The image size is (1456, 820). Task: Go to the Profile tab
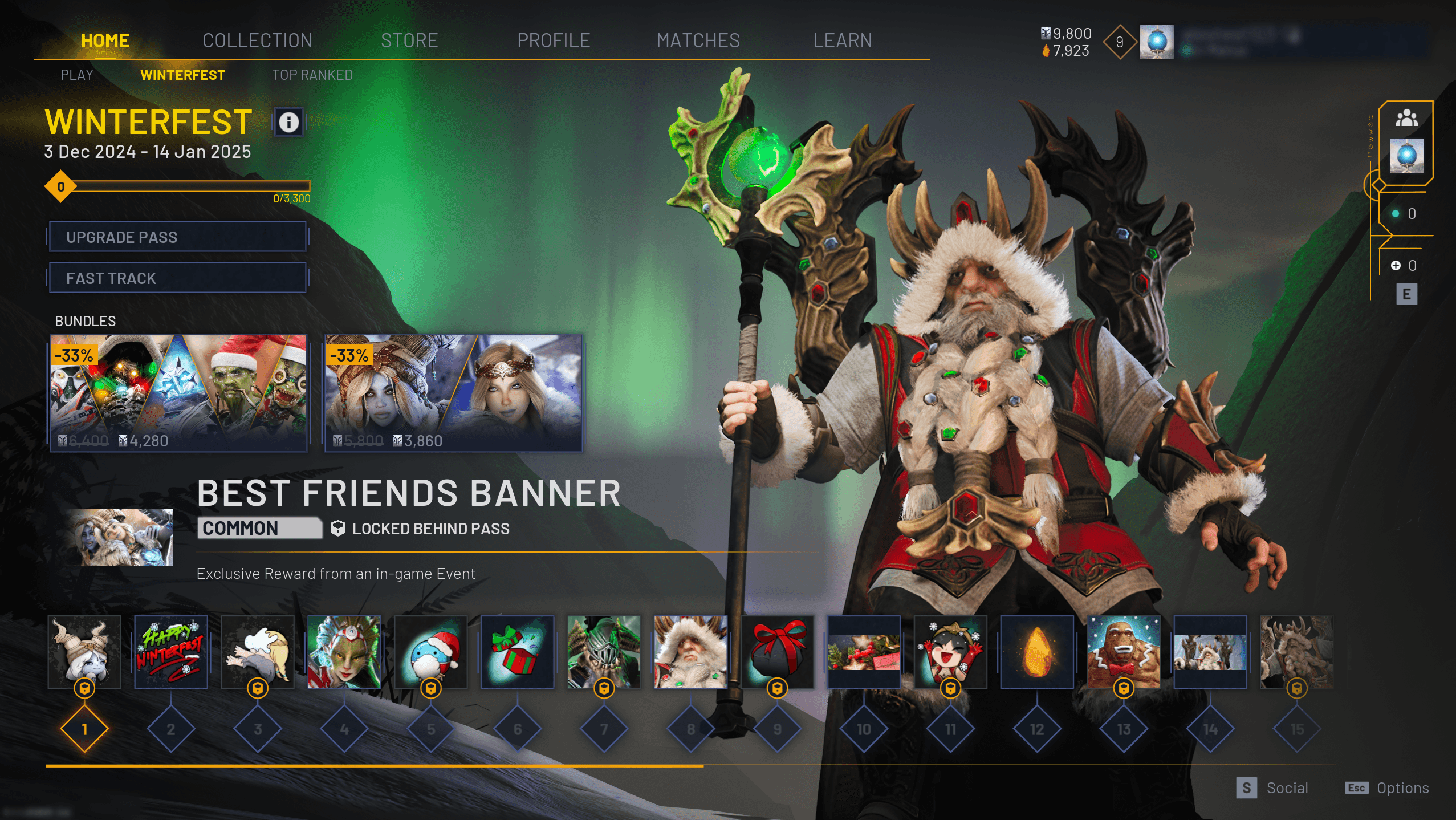(x=554, y=40)
